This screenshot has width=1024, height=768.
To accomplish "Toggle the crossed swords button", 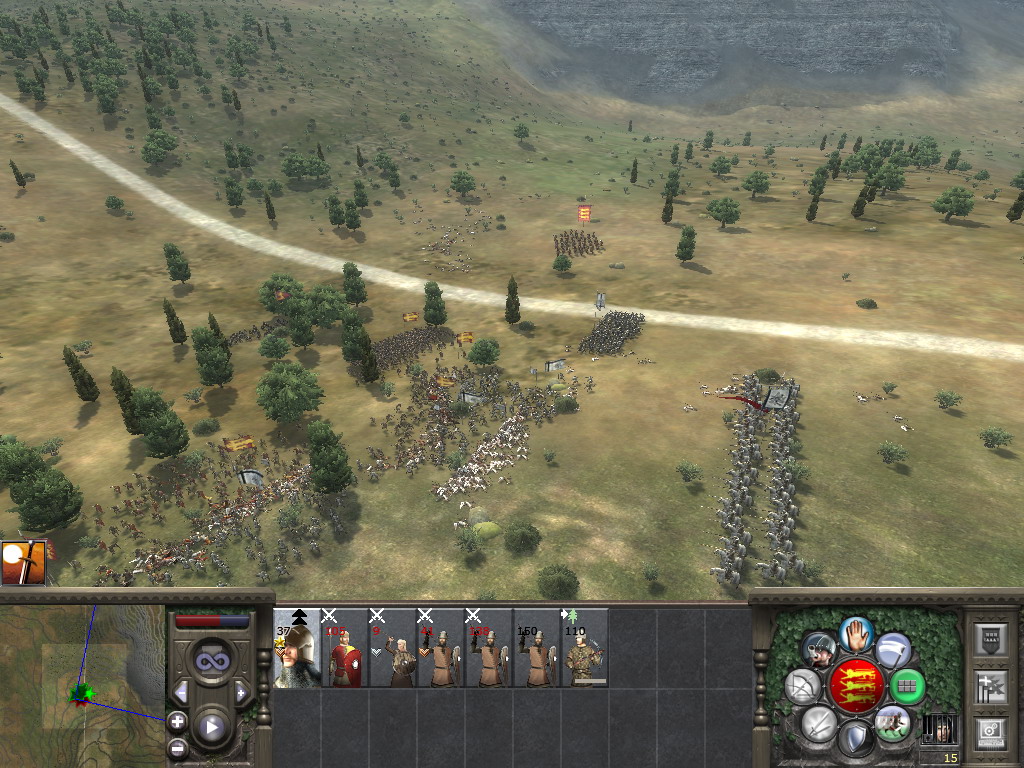I will pos(819,723).
